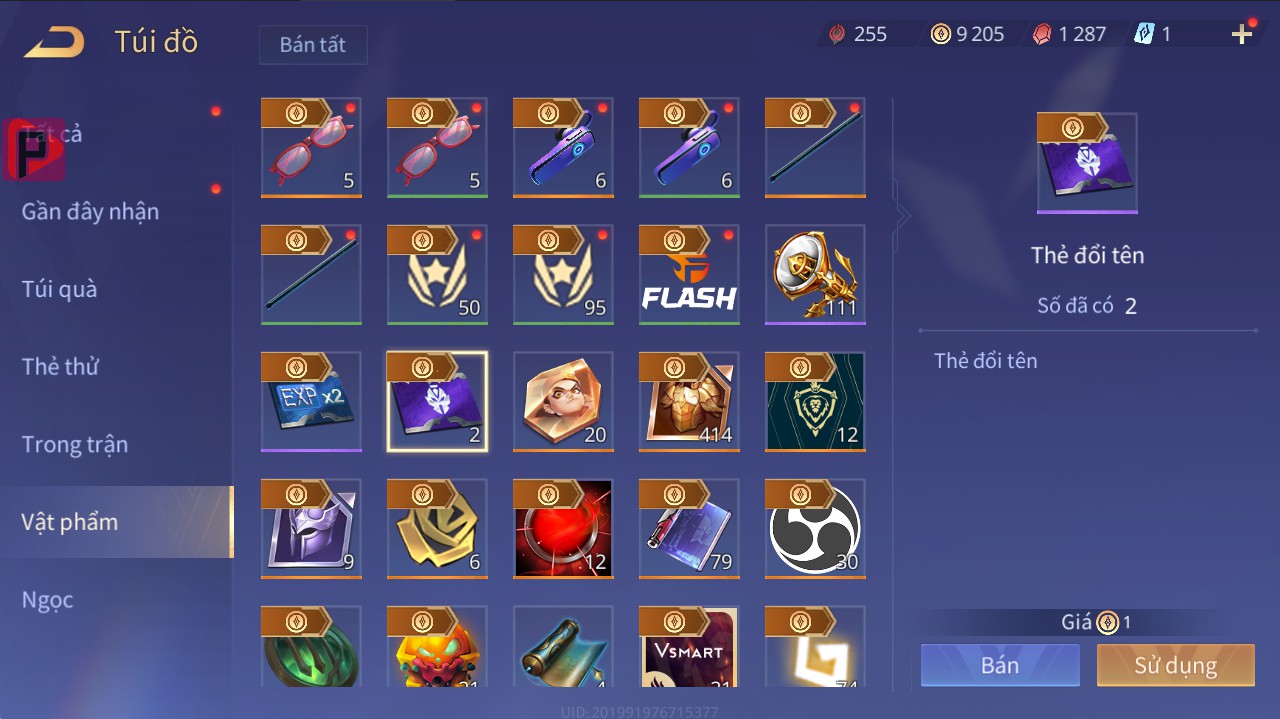The height and width of the screenshot is (719, 1280).
Task: Select the red orb item
Action: click(563, 528)
